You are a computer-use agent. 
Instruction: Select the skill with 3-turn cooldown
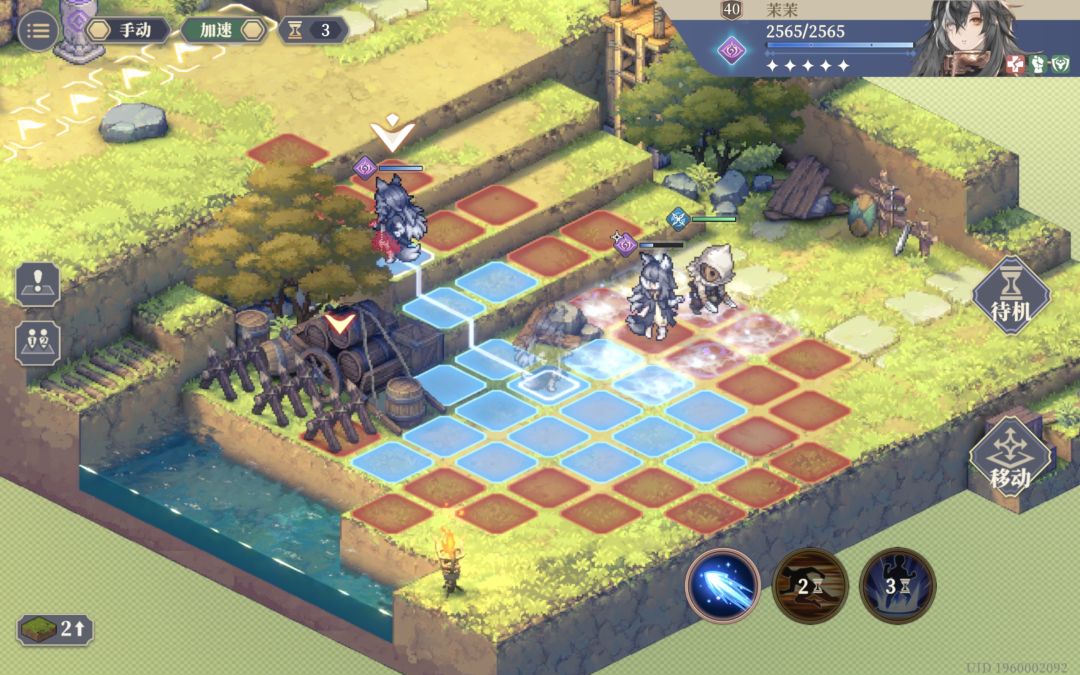897,586
